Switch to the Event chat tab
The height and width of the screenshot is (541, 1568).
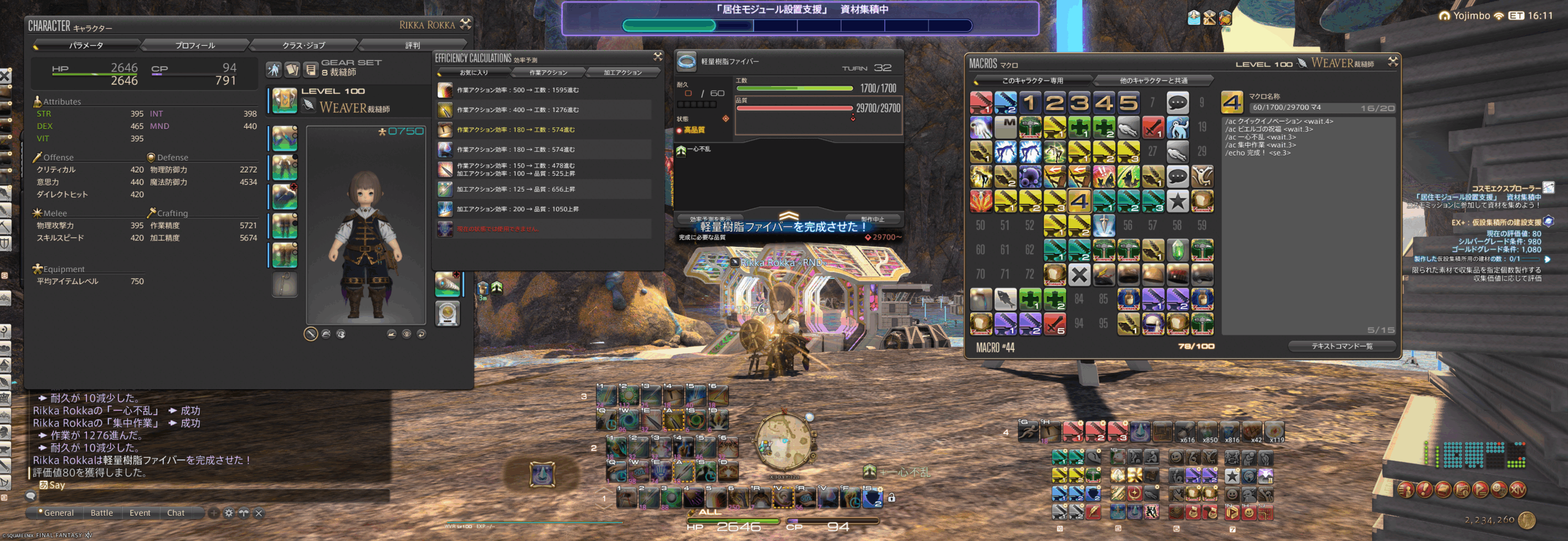tap(140, 513)
